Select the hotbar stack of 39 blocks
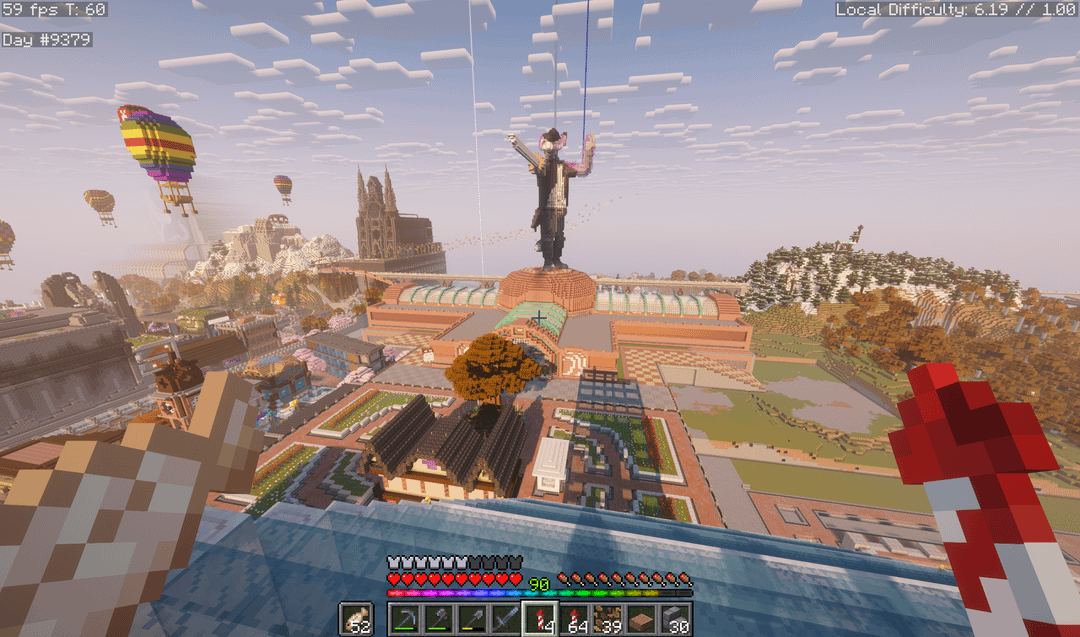Screen dimensions: 1080x637 tap(608, 619)
